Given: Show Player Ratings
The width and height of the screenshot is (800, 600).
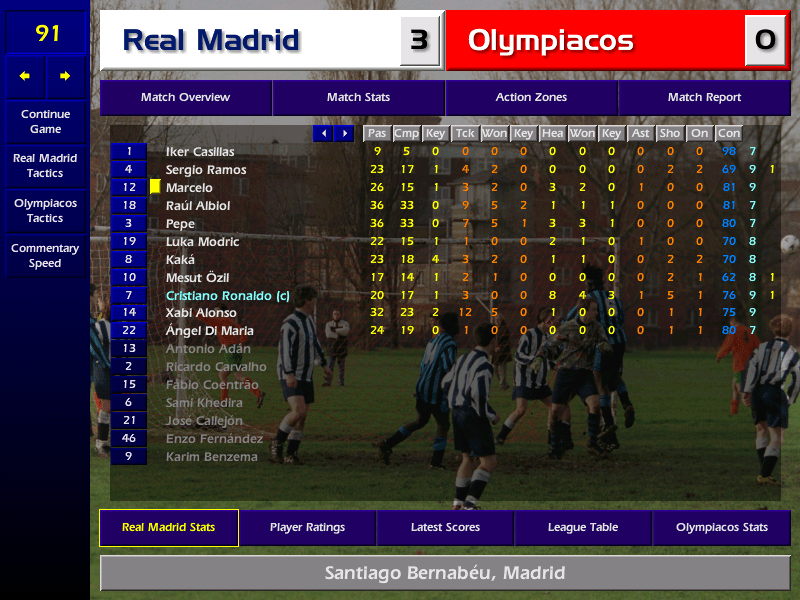Looking at the screenshot, I should [307, 528].
